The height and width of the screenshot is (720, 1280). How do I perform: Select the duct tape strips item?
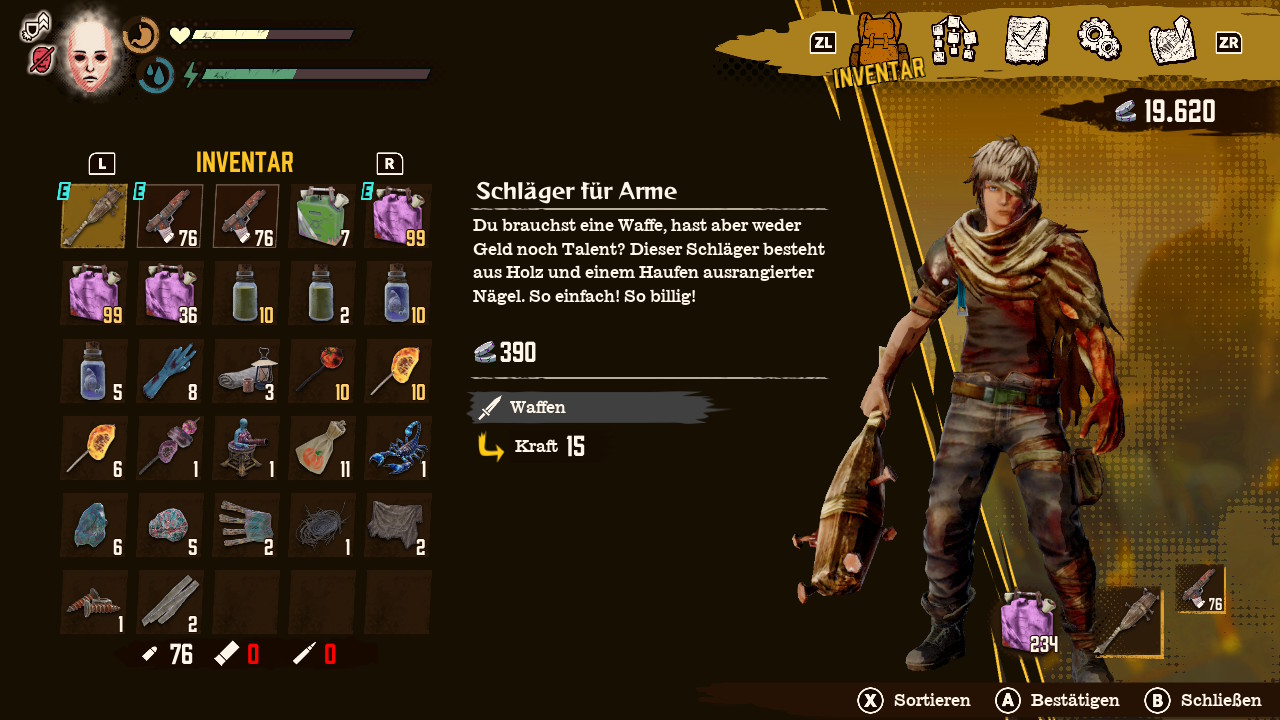tap(170, 602)
